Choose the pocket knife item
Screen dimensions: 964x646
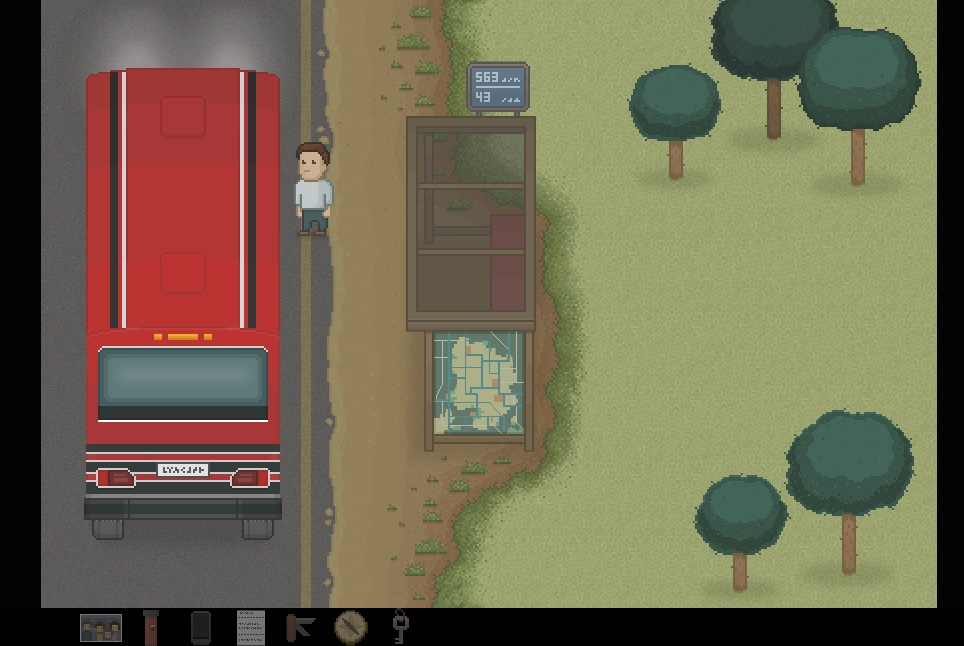[x=300, y=628]
